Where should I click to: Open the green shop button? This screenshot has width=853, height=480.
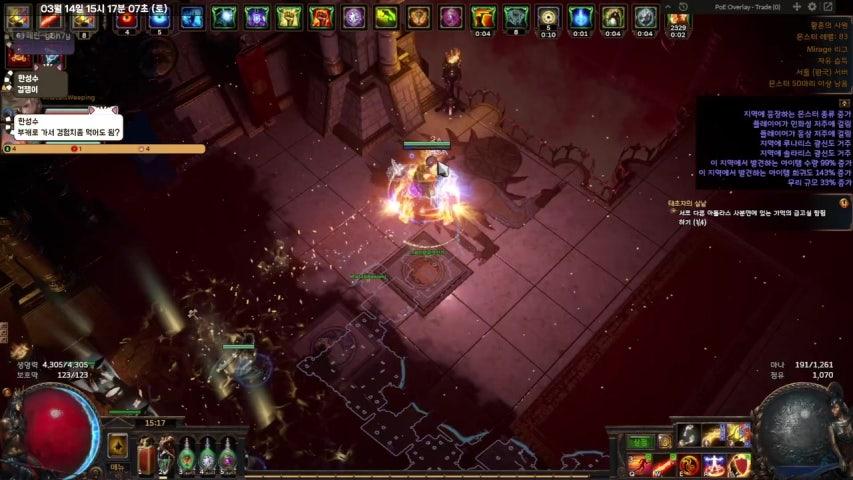639,441
